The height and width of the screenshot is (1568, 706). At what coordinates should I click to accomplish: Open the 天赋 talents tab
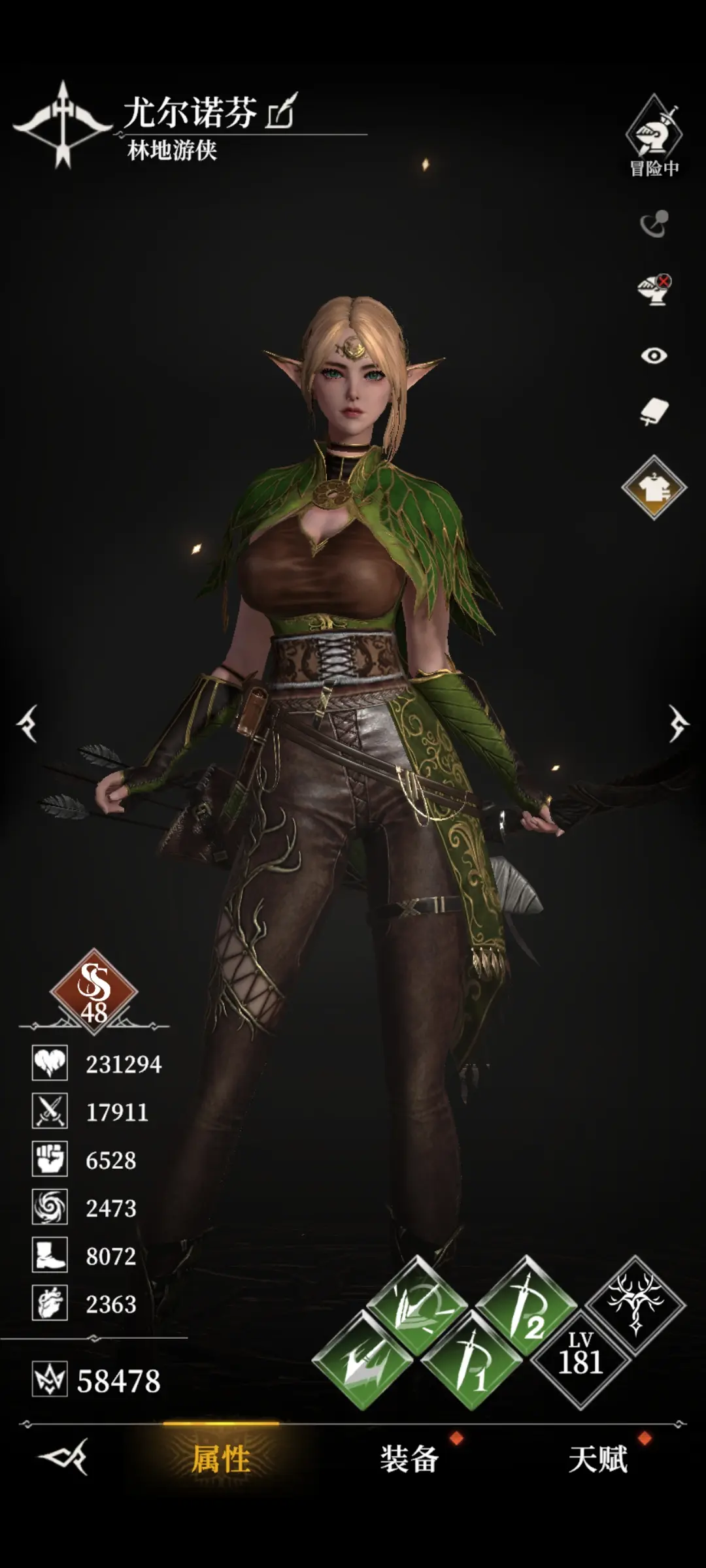click(x=597, y=1458)
